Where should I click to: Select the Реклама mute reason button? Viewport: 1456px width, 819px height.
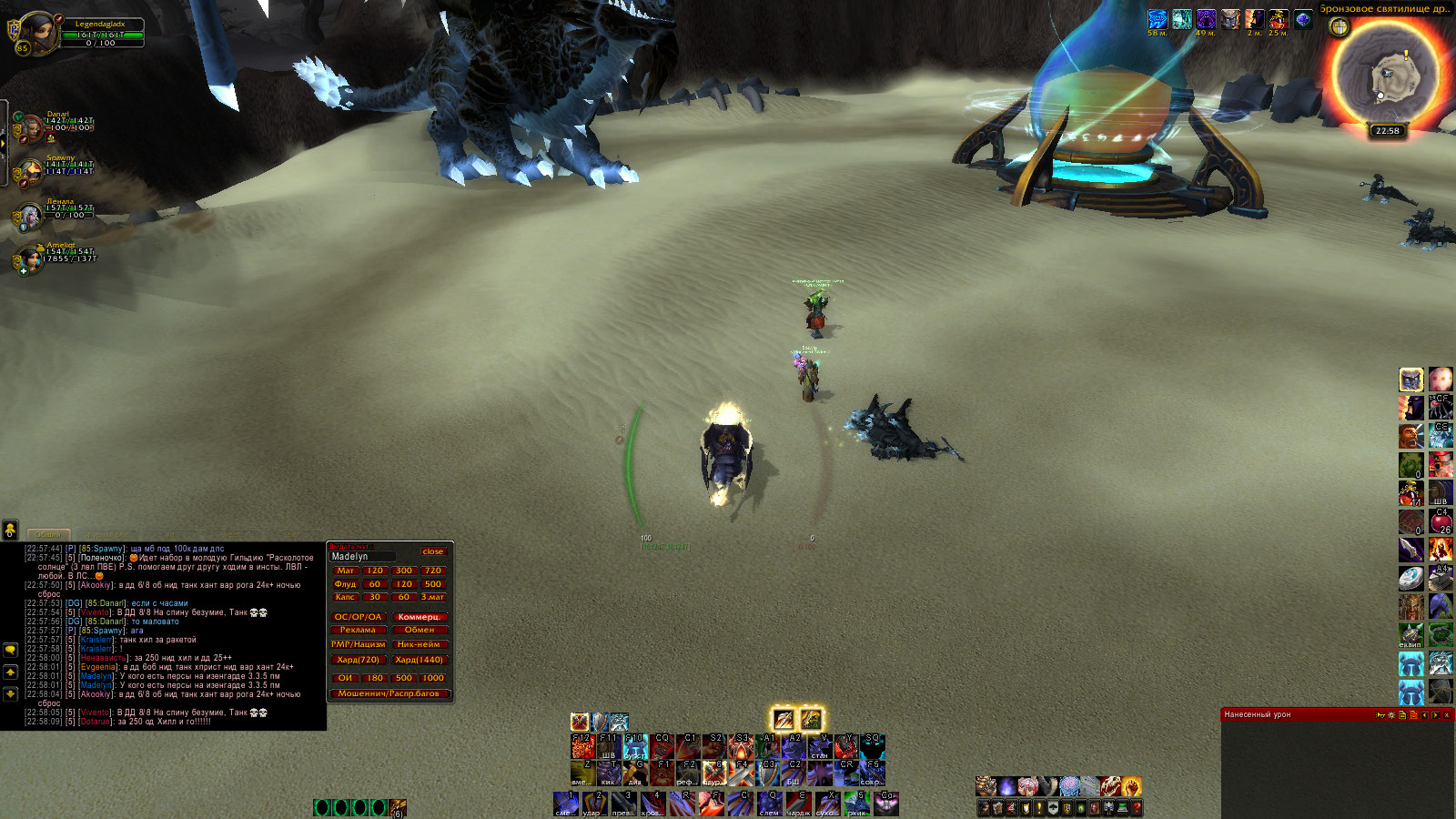(x=358, y=630)
